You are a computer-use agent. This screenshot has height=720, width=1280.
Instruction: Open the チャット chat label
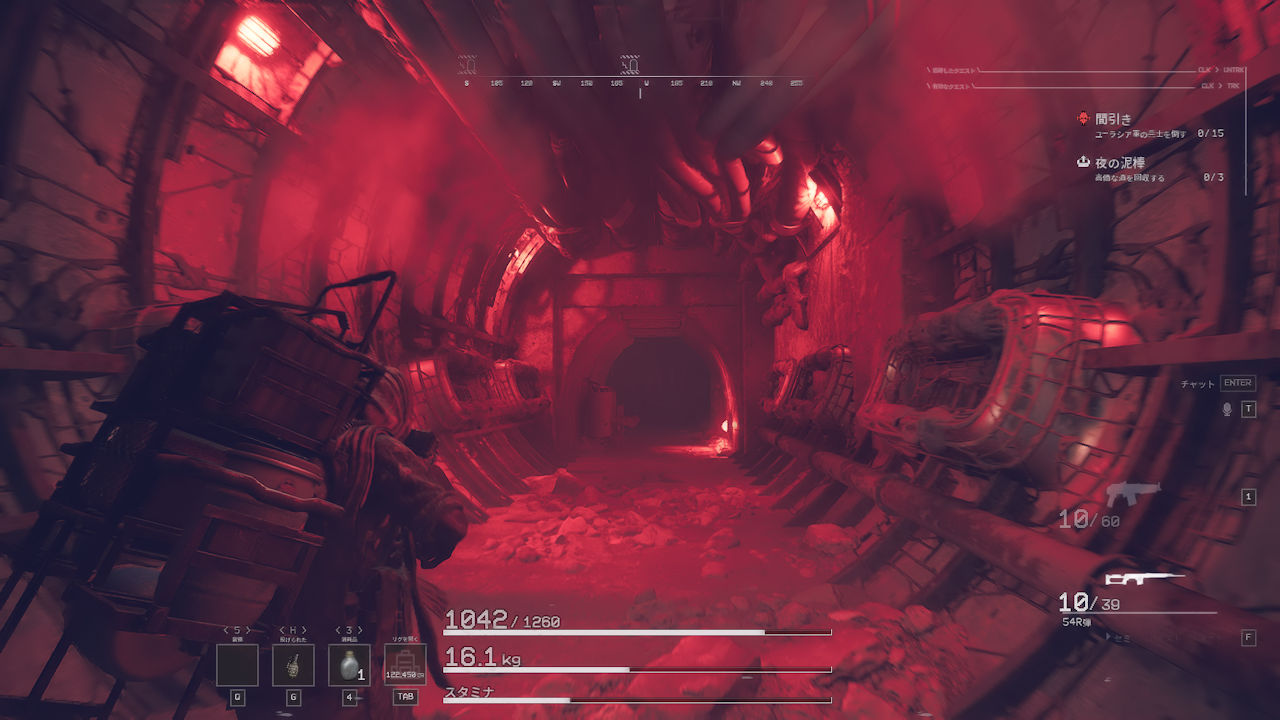click(x=1198, y=383)
